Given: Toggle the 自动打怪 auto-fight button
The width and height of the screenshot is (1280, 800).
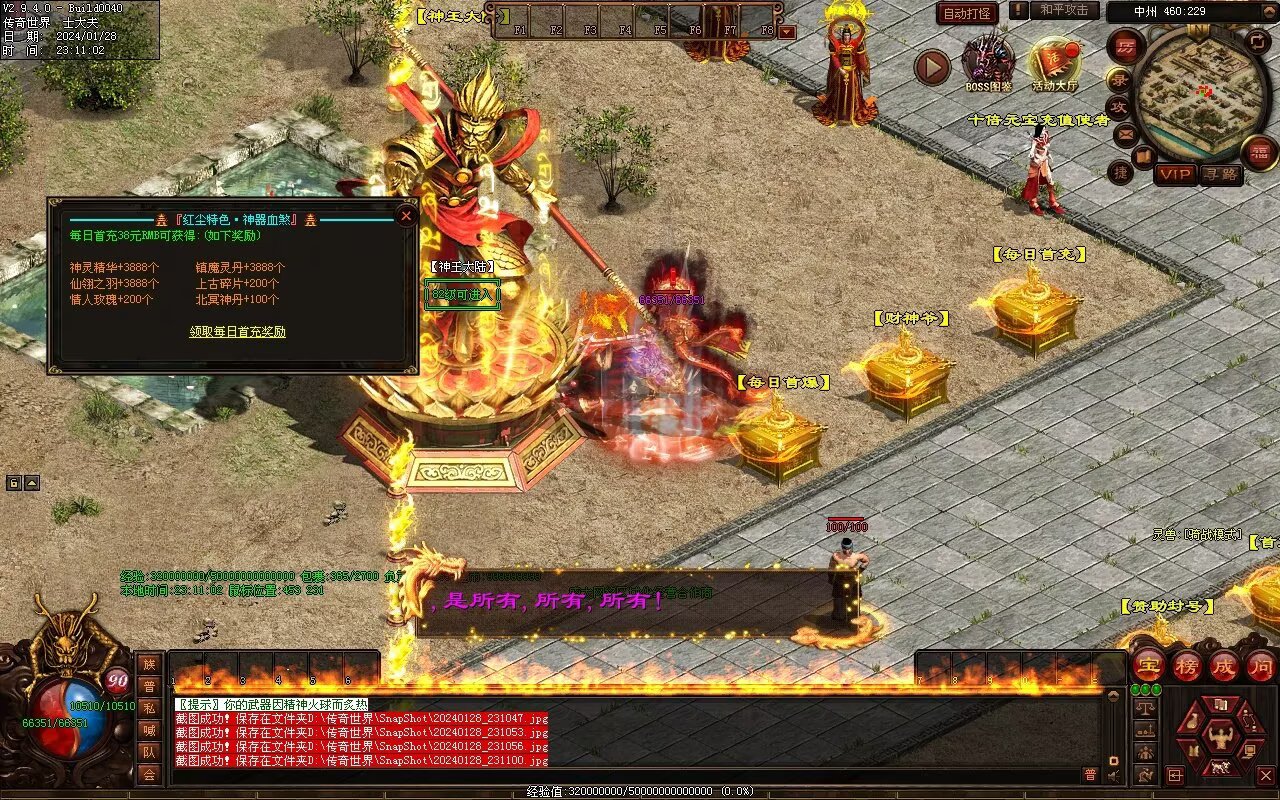Looking at the screenshot, I should [x=967, y=13].
